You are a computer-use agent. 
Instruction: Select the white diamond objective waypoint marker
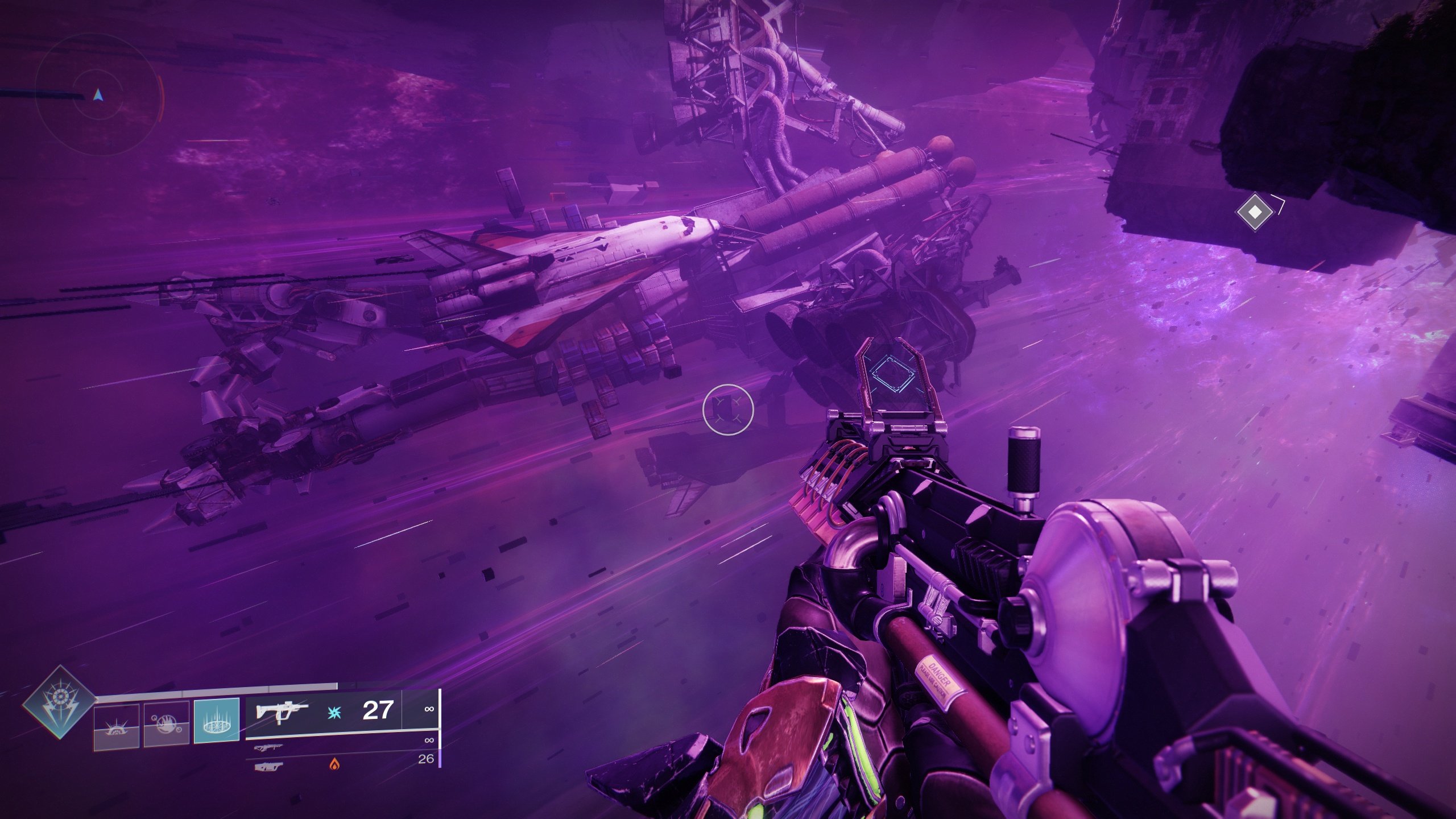tap(1255, 212)
